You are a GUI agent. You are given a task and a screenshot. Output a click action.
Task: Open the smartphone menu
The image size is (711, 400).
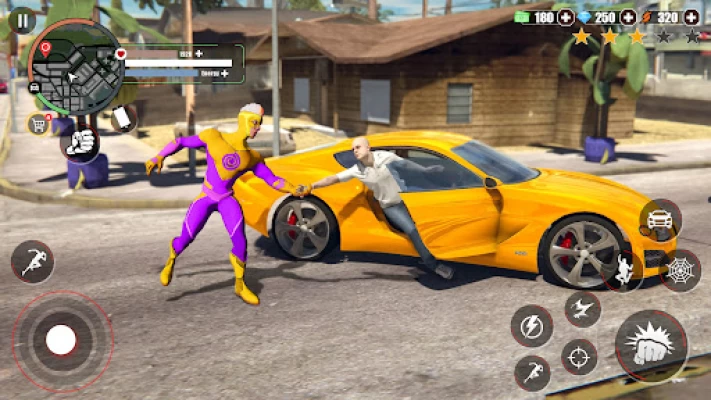tap(123, 118)
